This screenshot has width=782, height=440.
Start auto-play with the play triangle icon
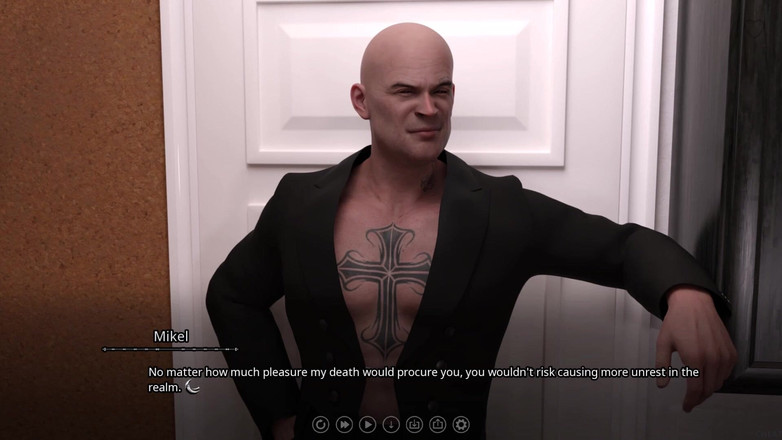tap(367, 424)
